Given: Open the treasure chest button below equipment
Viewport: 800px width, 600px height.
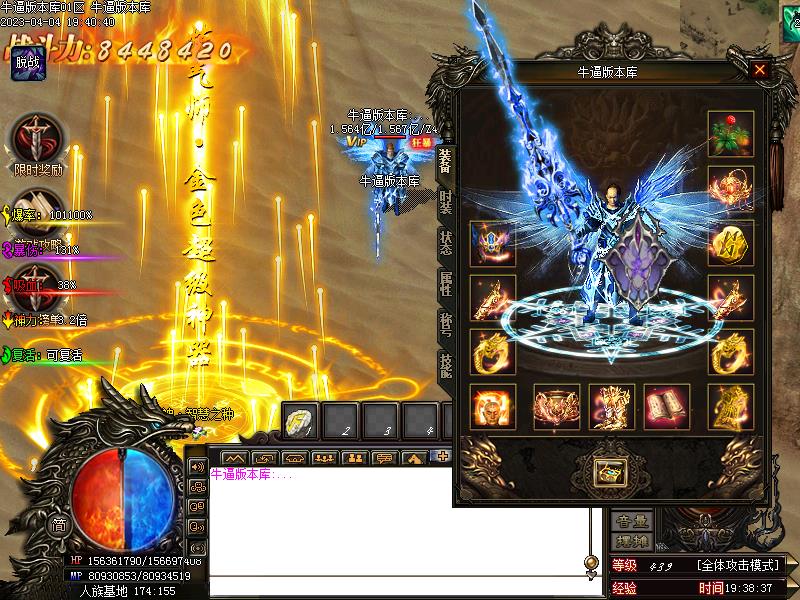Looking at the screenshot, I should click(x=606, y=471).
